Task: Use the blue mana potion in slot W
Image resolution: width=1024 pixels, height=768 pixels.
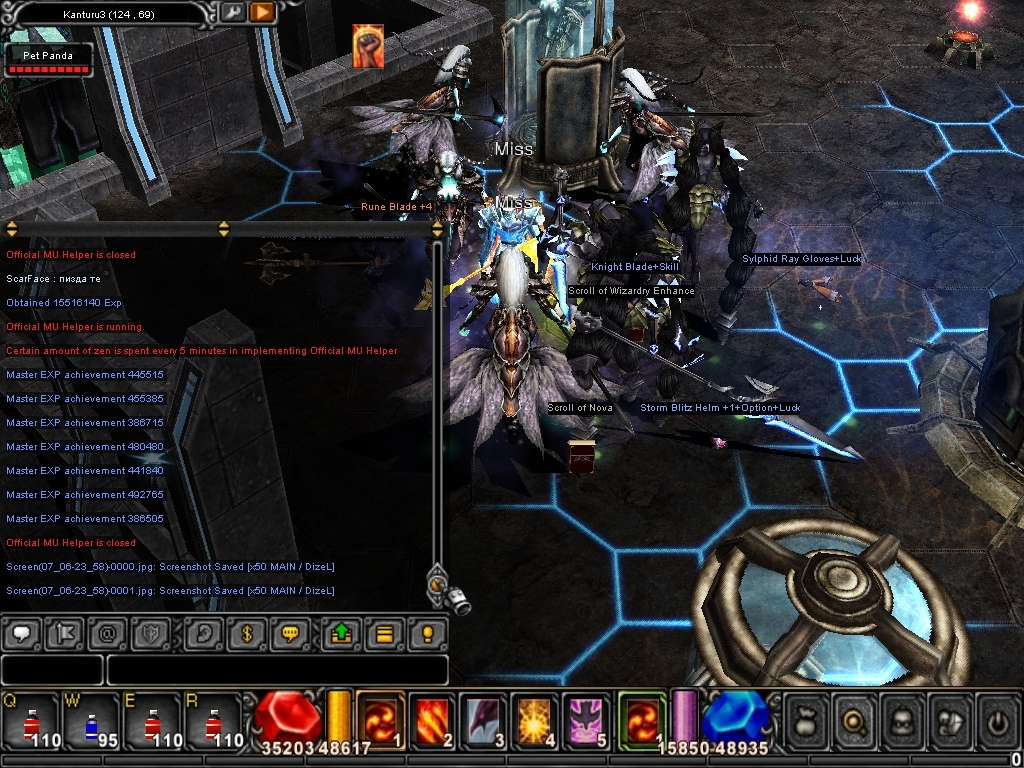Action: 90,719
